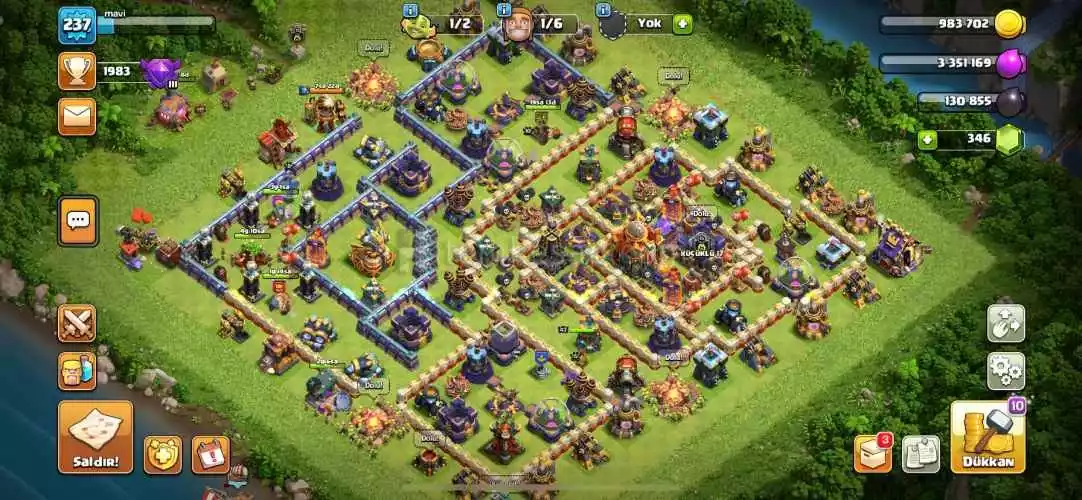Open the chat speech bubble panel
The height and width of the screenshot is (500, 1082).
pyautogui.click(x=77, y=221)
